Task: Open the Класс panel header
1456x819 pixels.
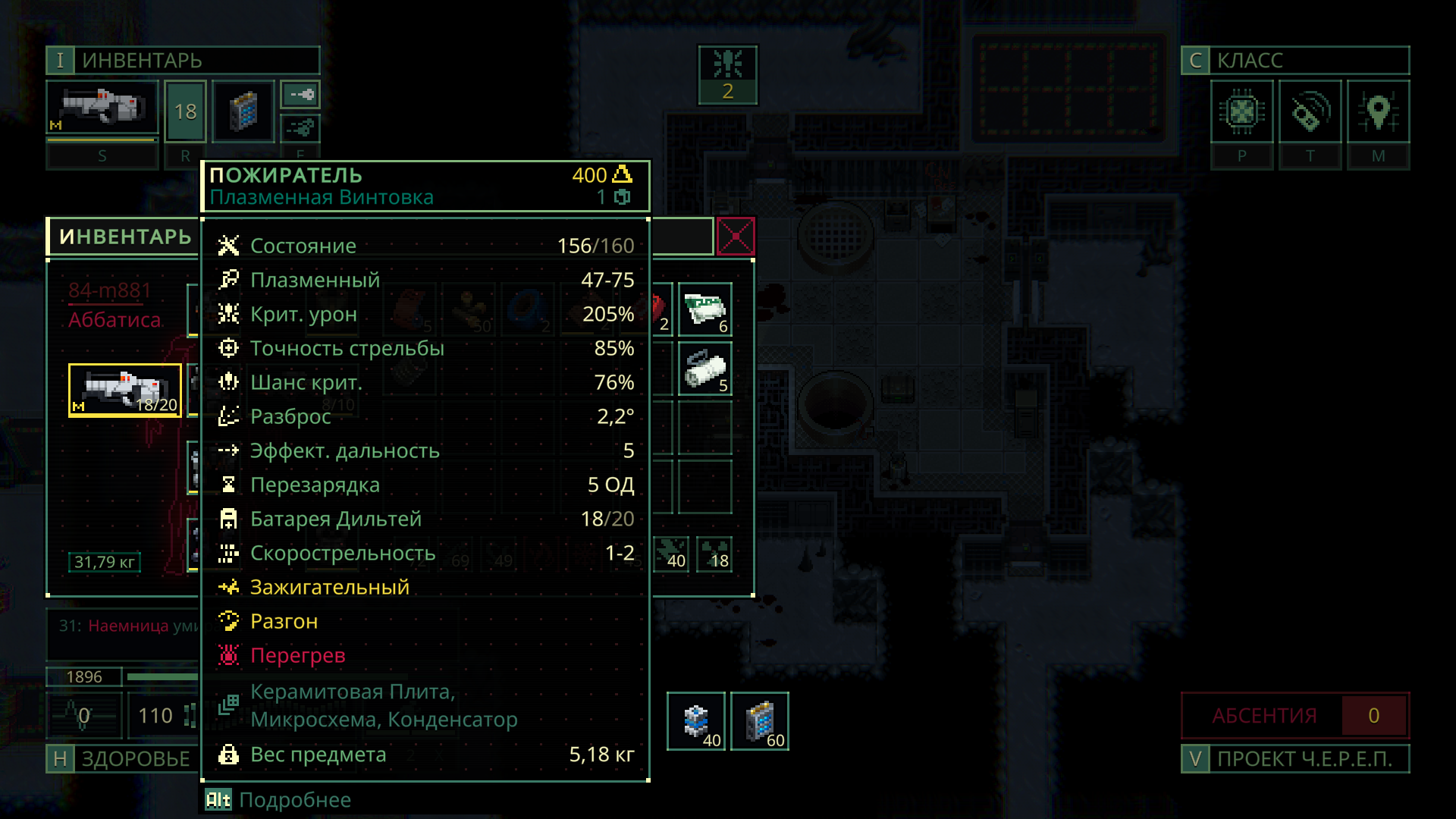Action: pyautogui.click(x=1295, y=60)
